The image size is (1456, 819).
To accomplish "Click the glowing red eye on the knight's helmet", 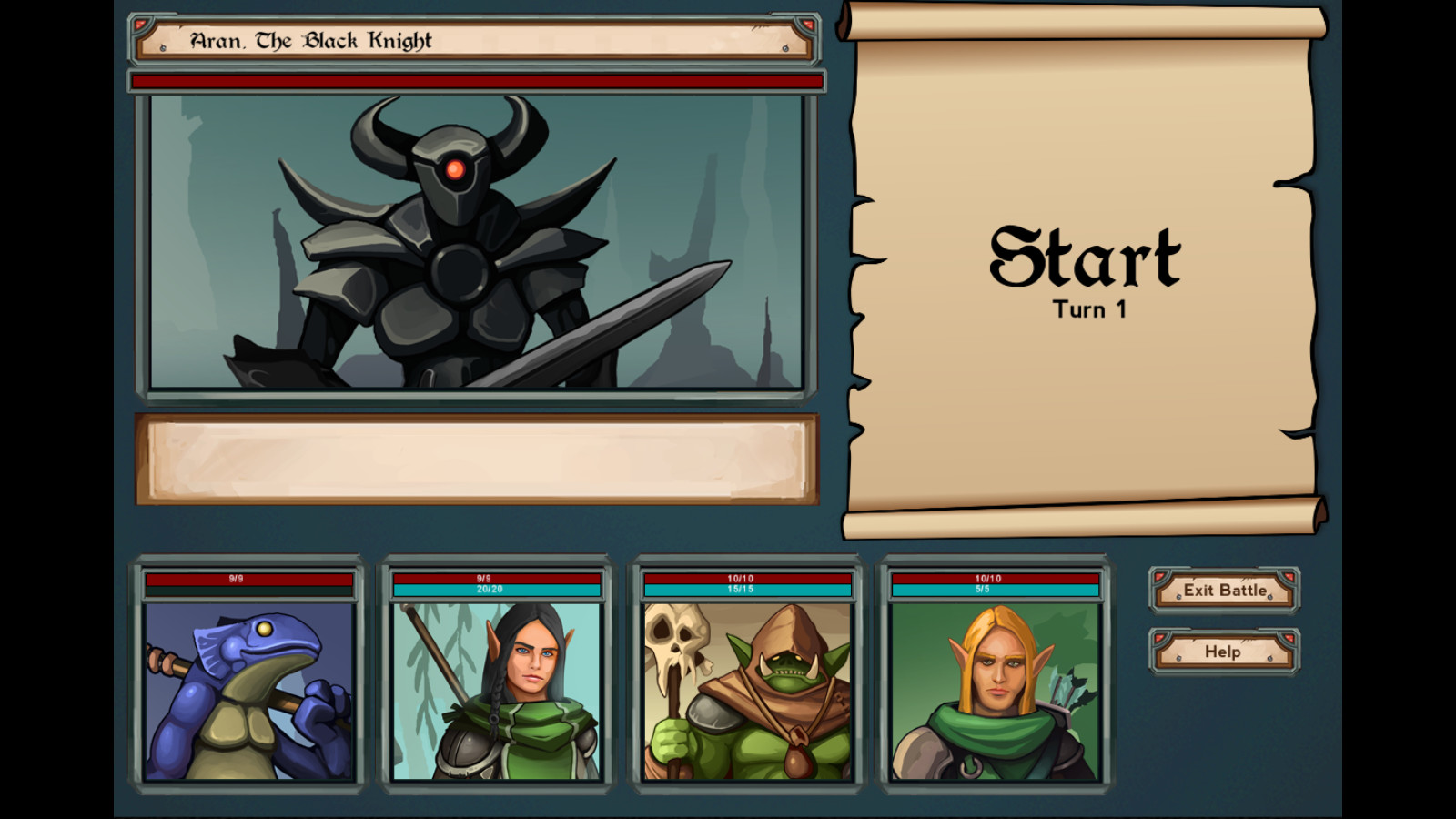I will [x=455, y=167].
